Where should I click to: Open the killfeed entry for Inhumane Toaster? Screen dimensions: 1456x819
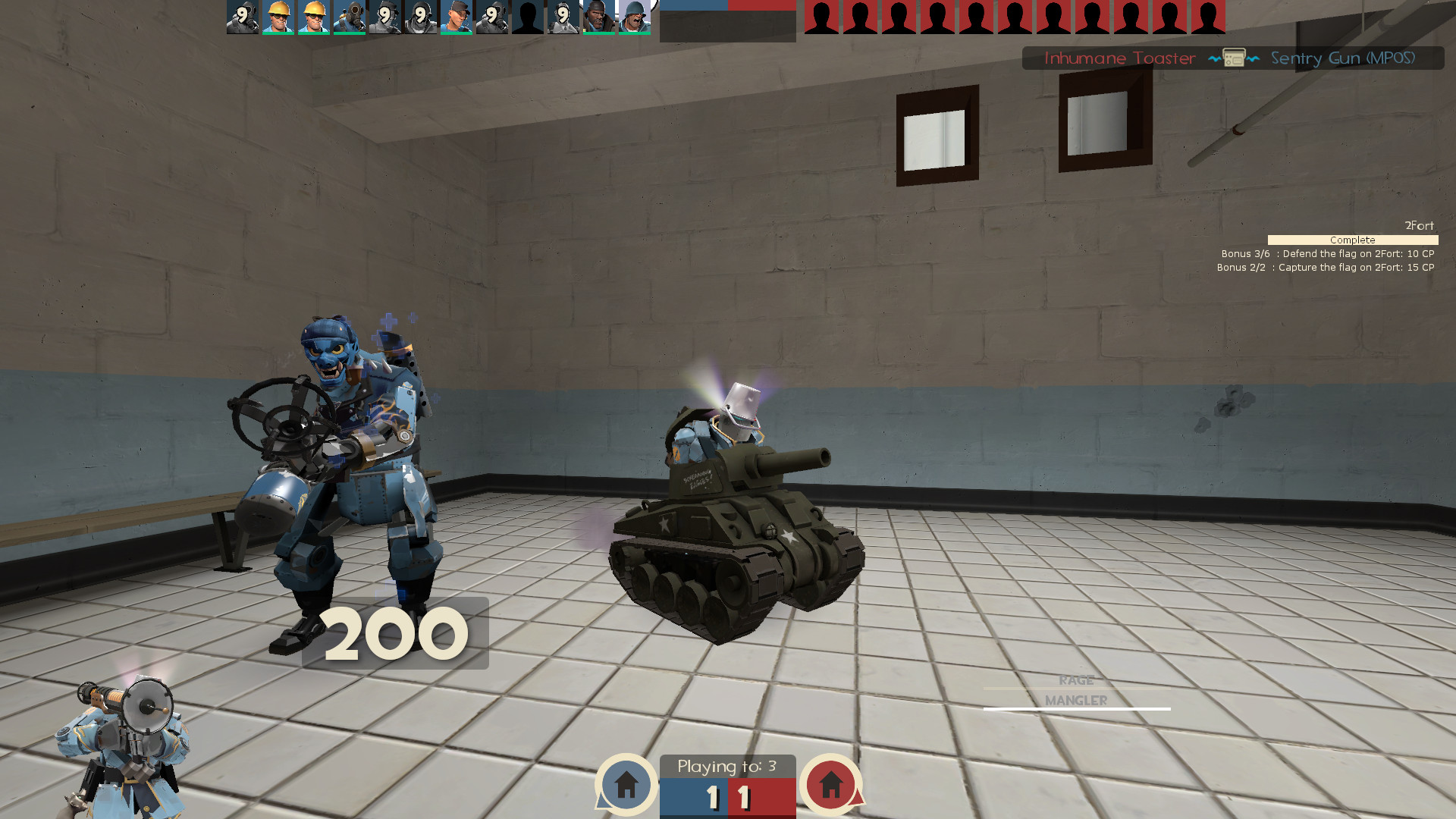point(1119,58)
